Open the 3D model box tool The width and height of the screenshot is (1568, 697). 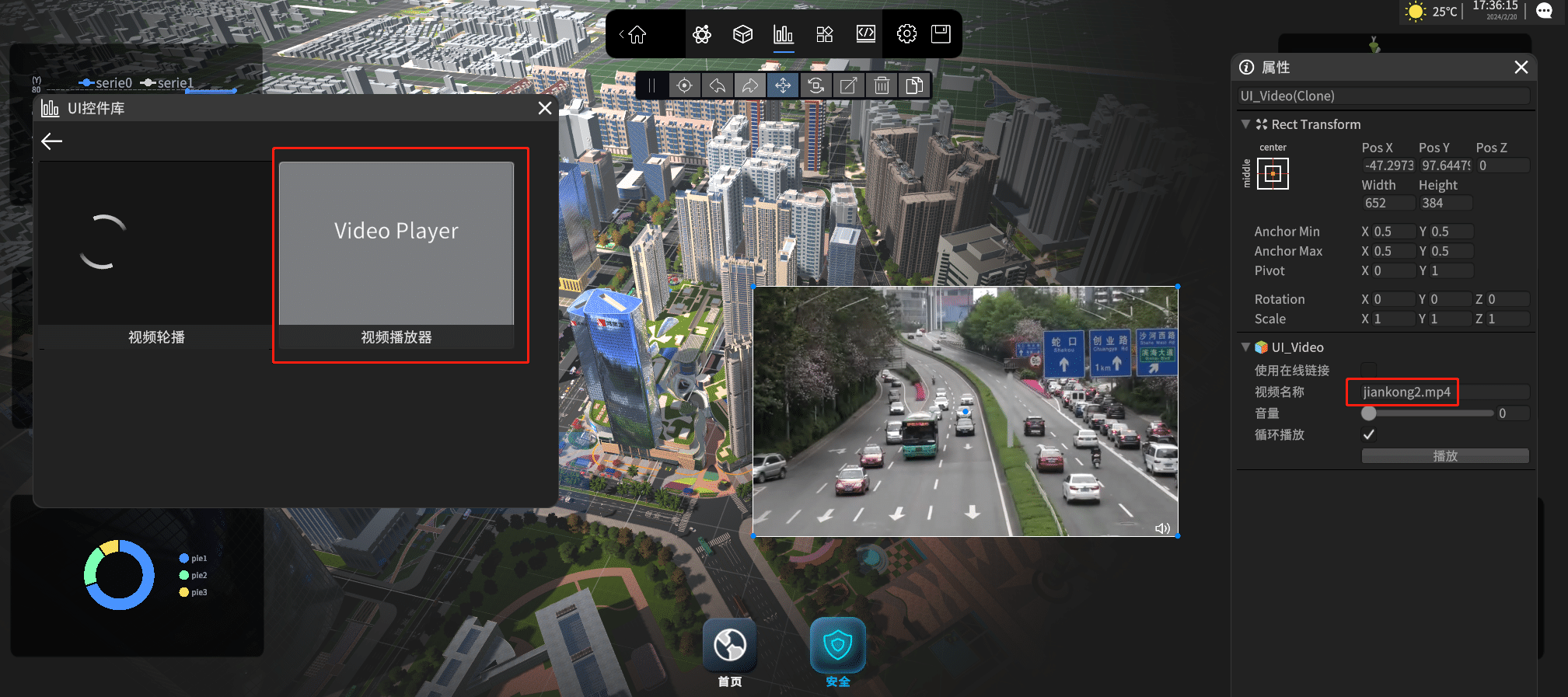click(x=742, y=34)
